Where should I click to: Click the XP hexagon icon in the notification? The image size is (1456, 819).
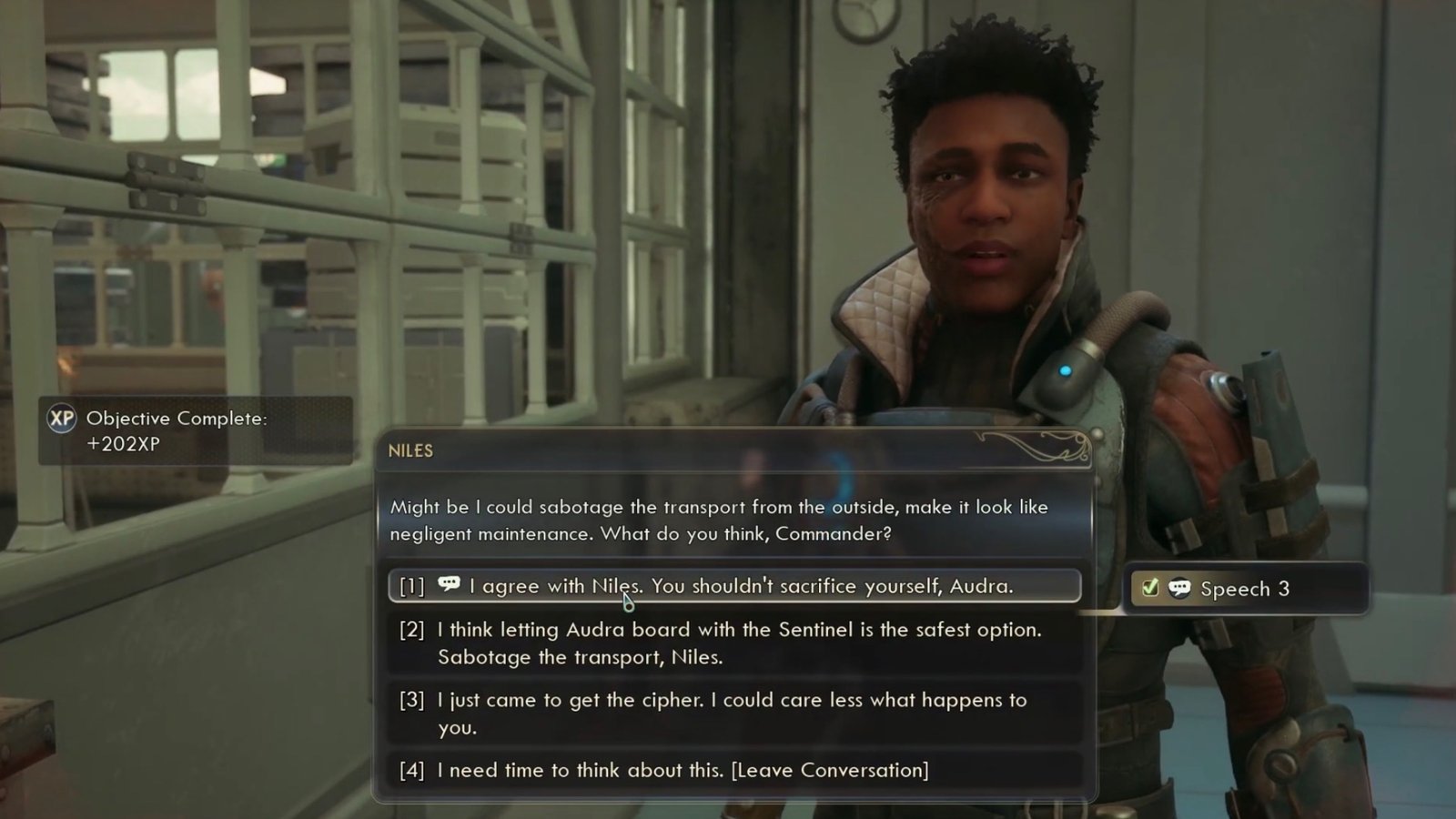[60, 420]
